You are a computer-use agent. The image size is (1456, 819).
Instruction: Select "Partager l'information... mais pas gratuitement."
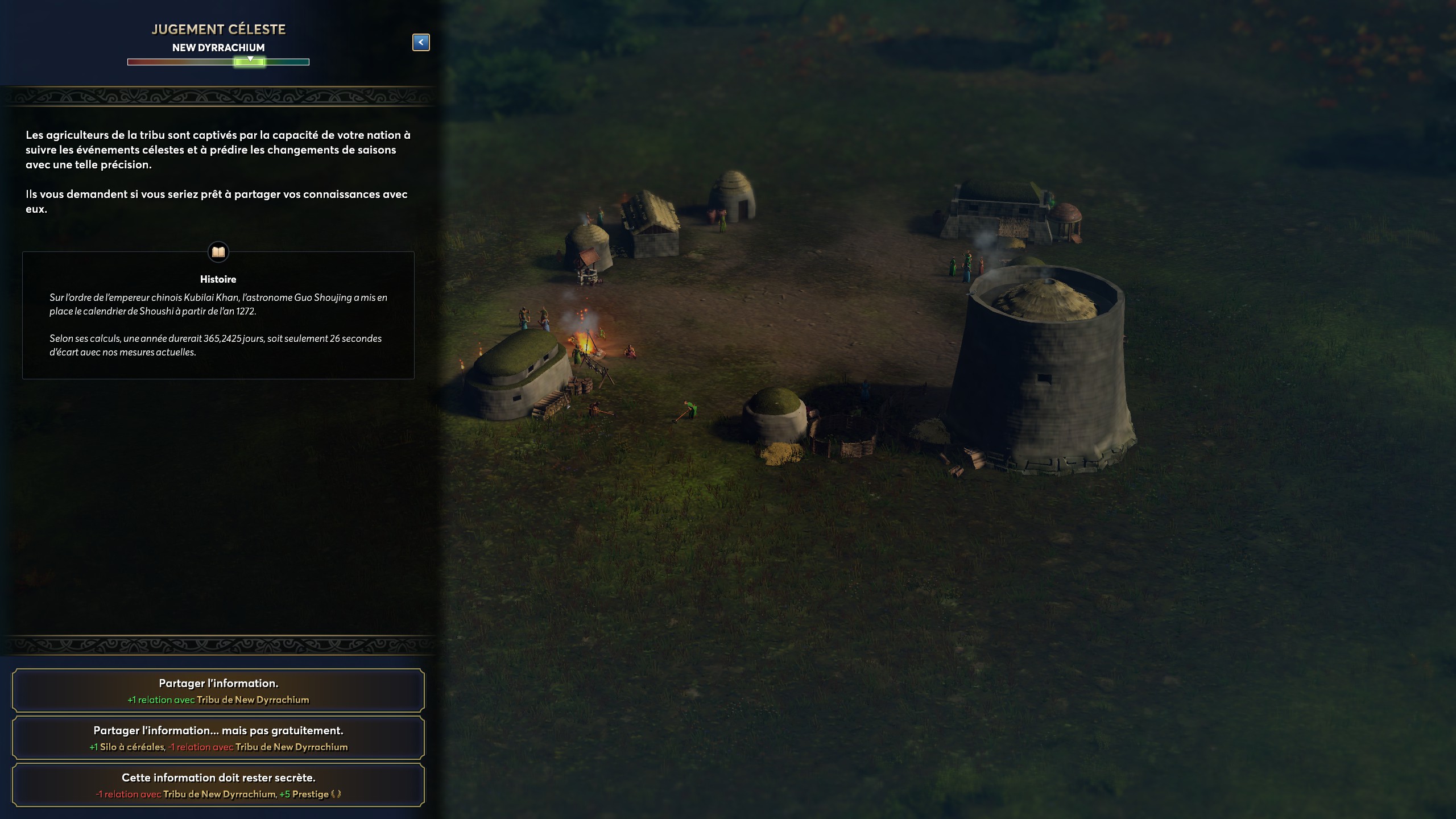click(x=218, y=738)
